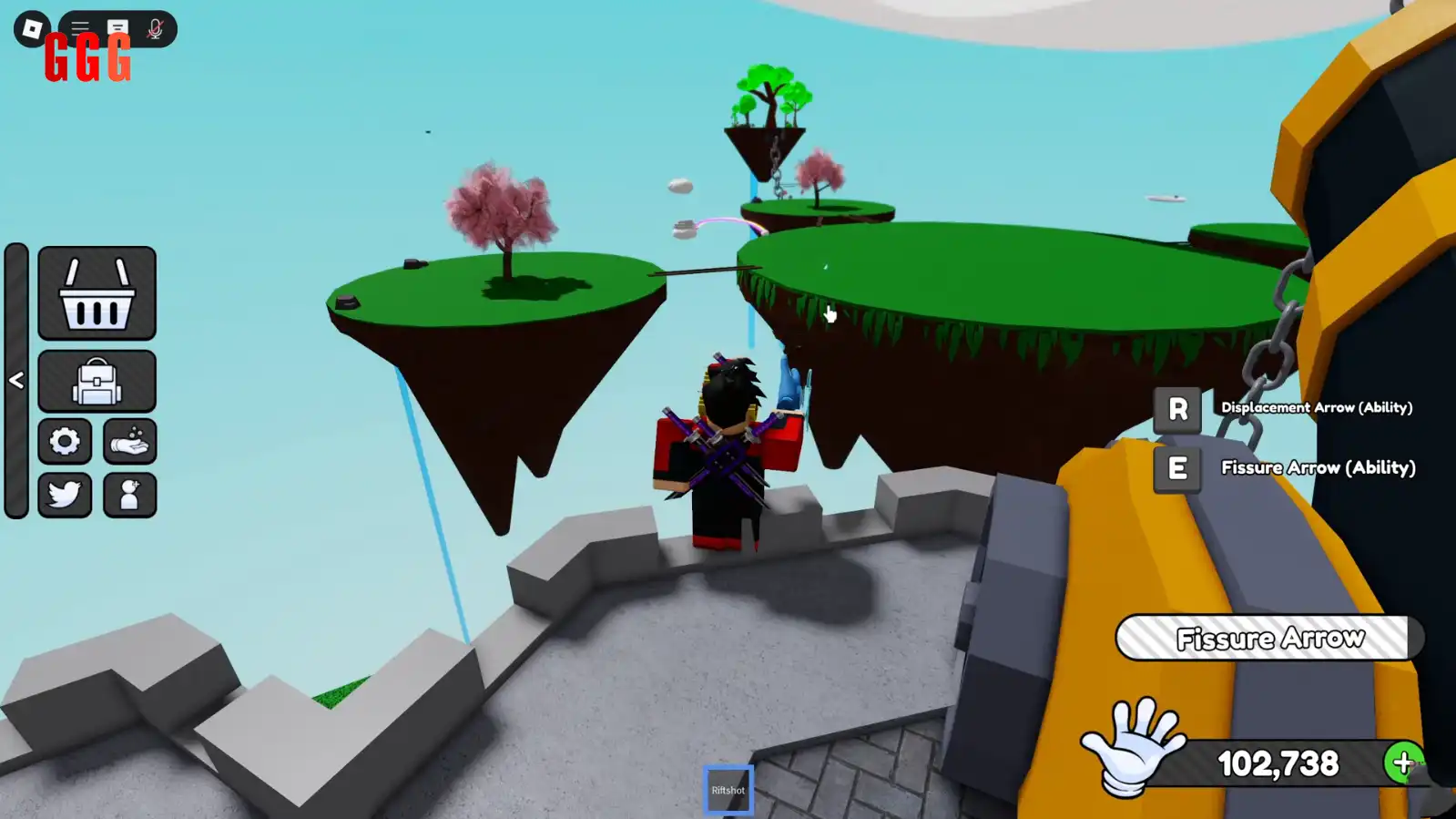Open the three-line Roblox list menu
Screen dimensions: 1456x819
pos(80,28)
